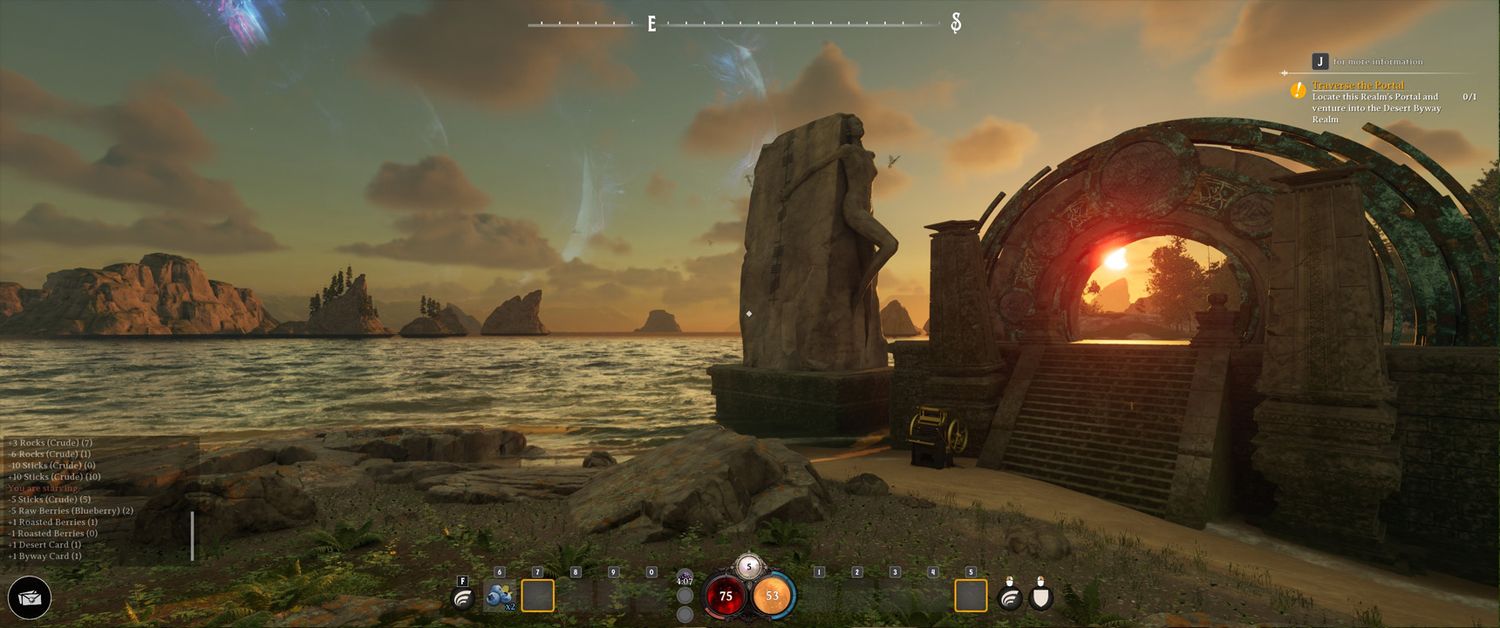
Task: Click the quest exclamation mark icon
Action: coord(1298,90)
